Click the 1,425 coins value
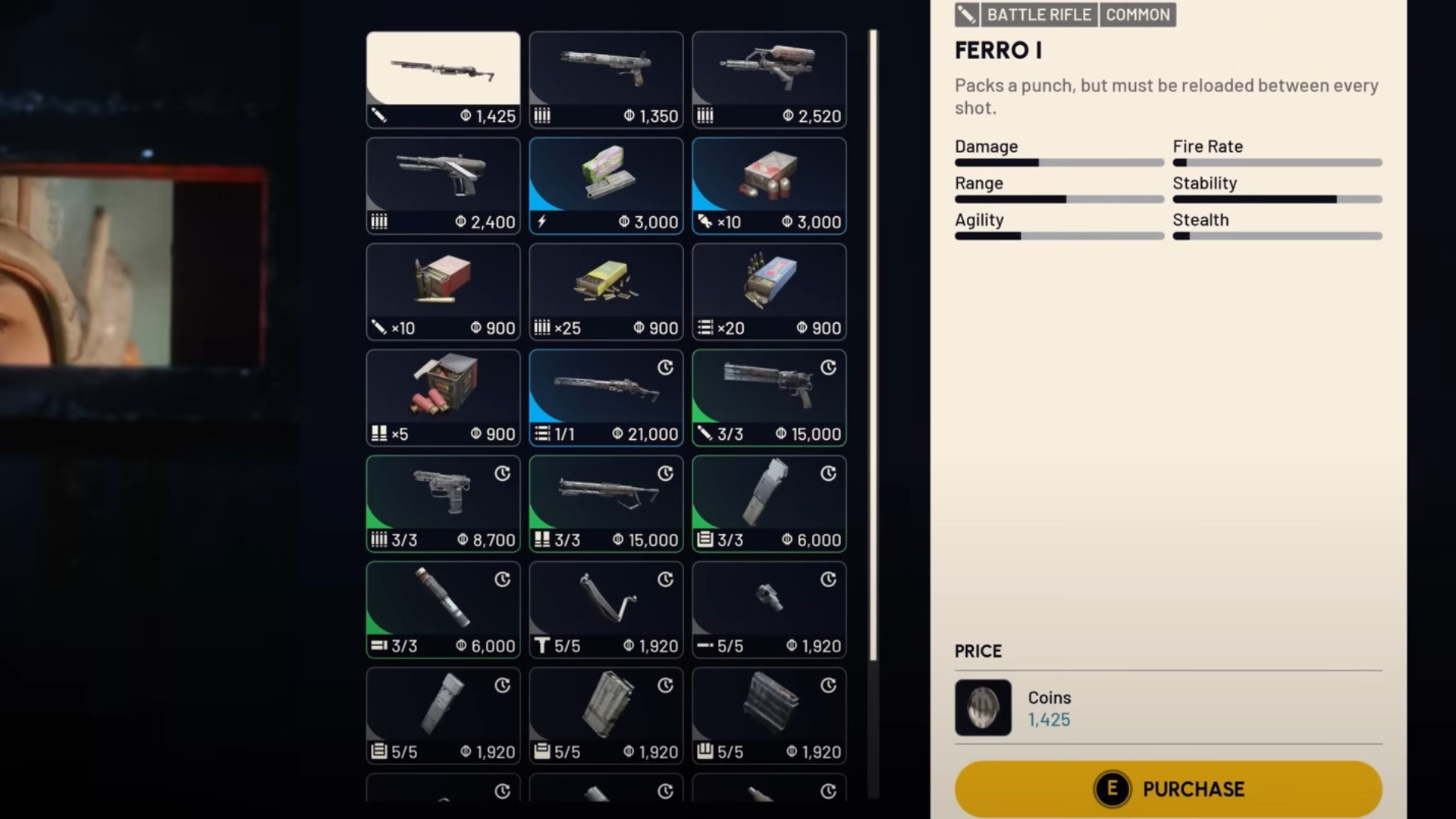Screen dimensions: 1456x819 (x=1049, y=720)
